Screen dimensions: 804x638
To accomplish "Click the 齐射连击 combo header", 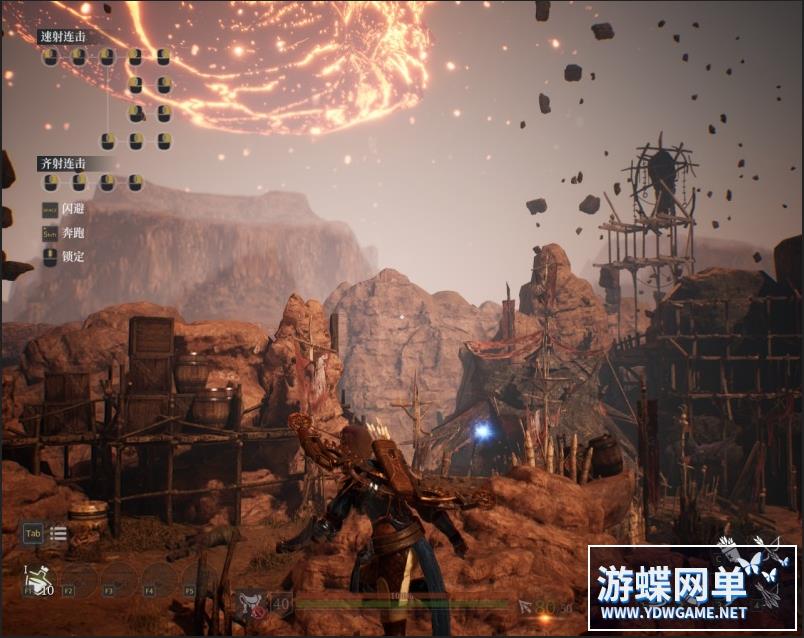I will coord(63,162).
